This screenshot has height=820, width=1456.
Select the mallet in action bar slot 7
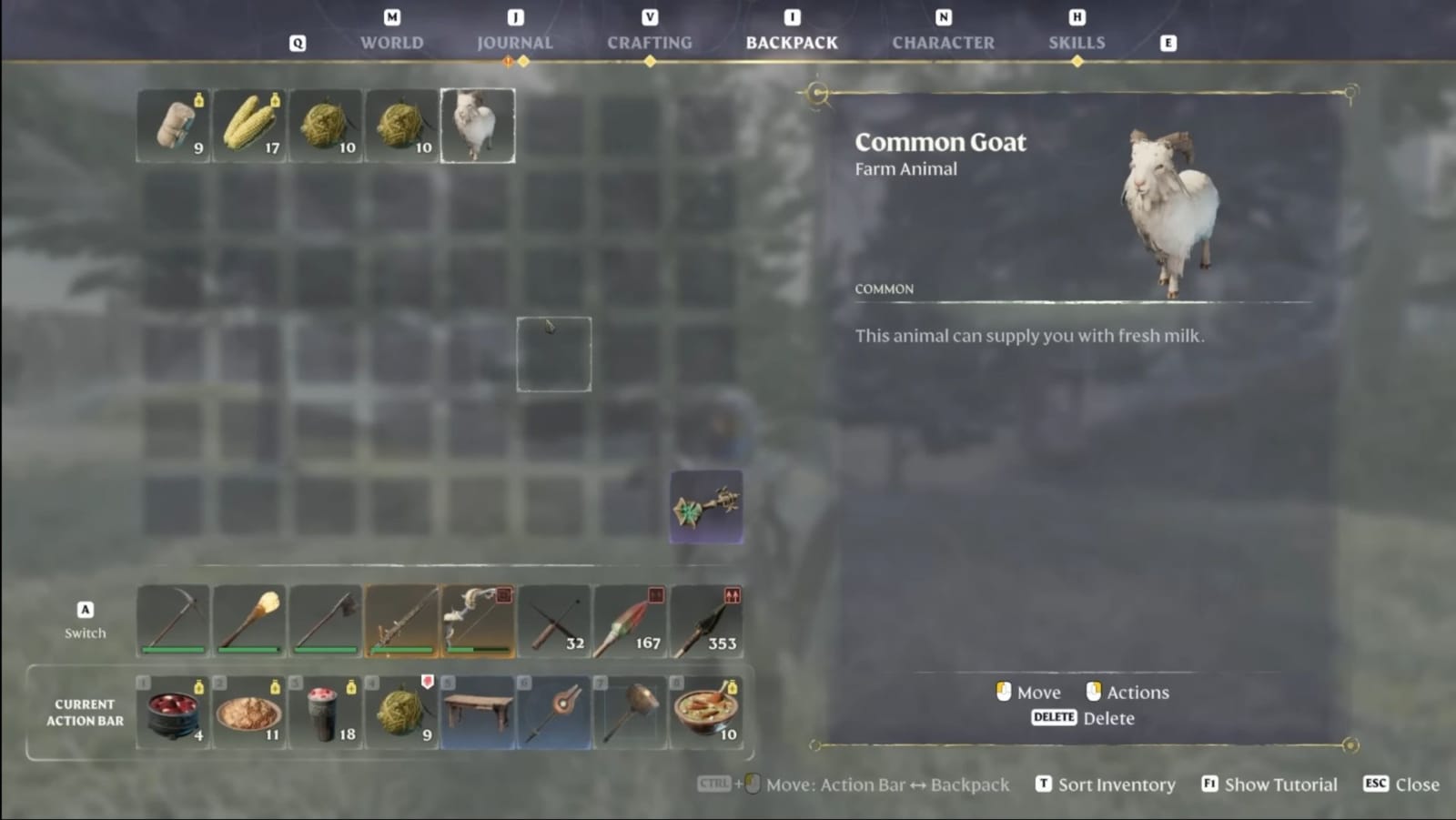tap(631, 713)
